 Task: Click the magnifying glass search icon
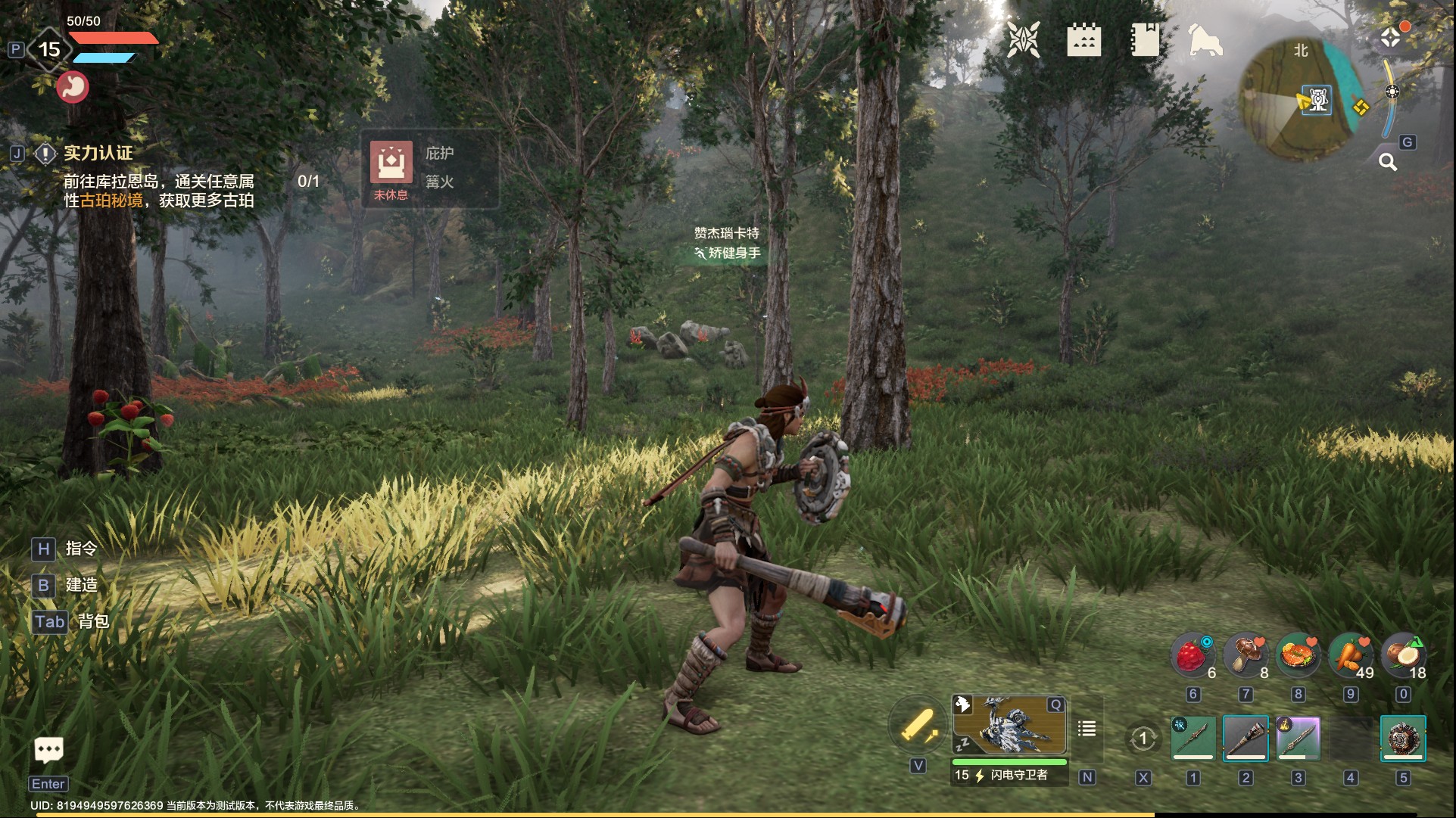1387,162
